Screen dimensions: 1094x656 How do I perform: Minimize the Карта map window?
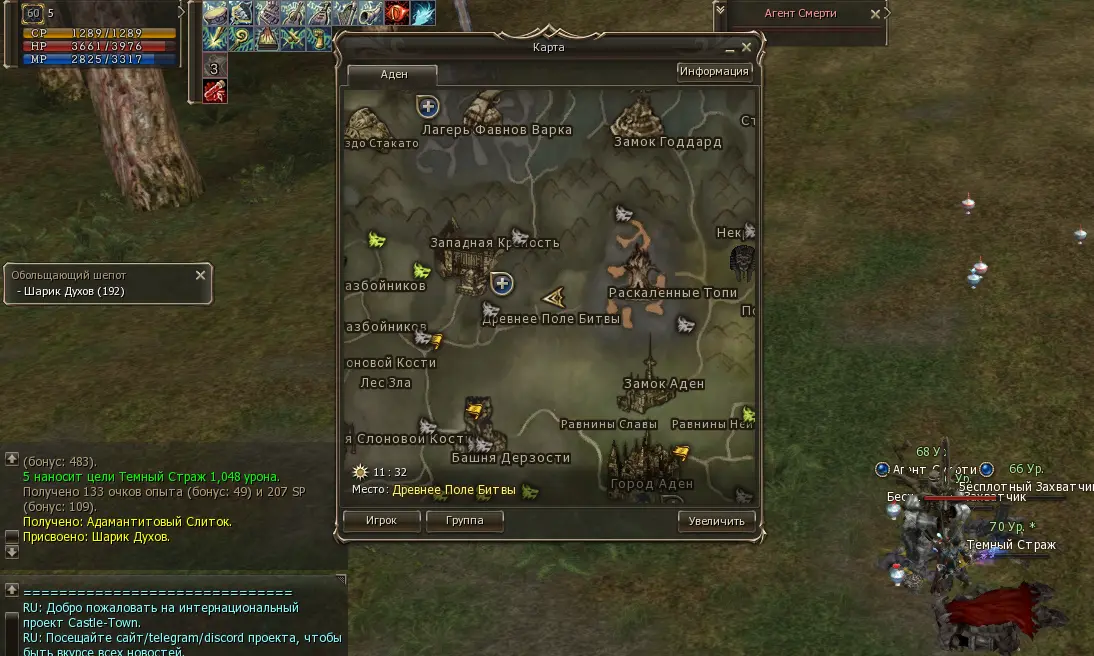pos(730,47)
